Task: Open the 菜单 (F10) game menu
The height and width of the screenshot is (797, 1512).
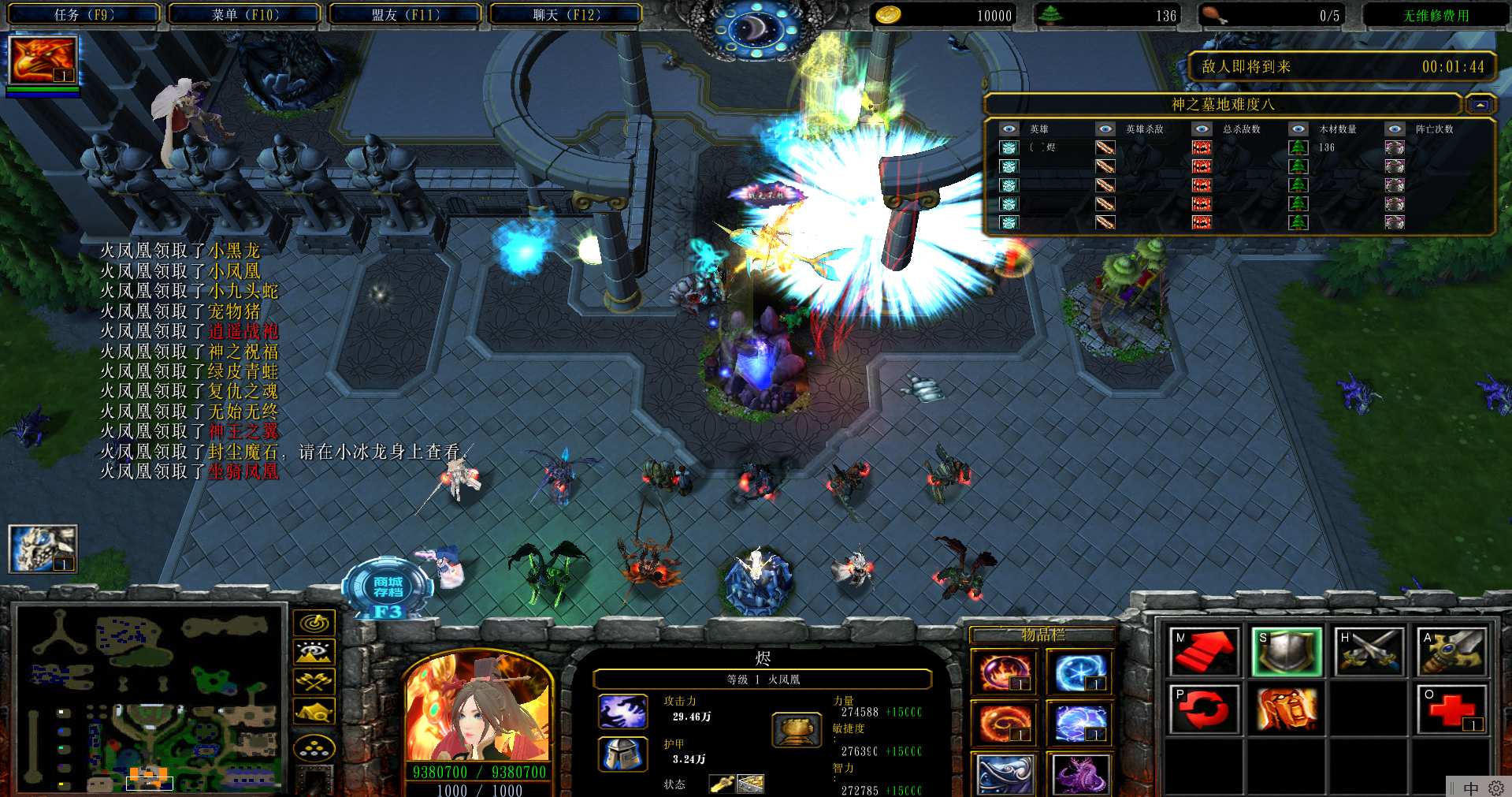Action: (x=244, y=14)
